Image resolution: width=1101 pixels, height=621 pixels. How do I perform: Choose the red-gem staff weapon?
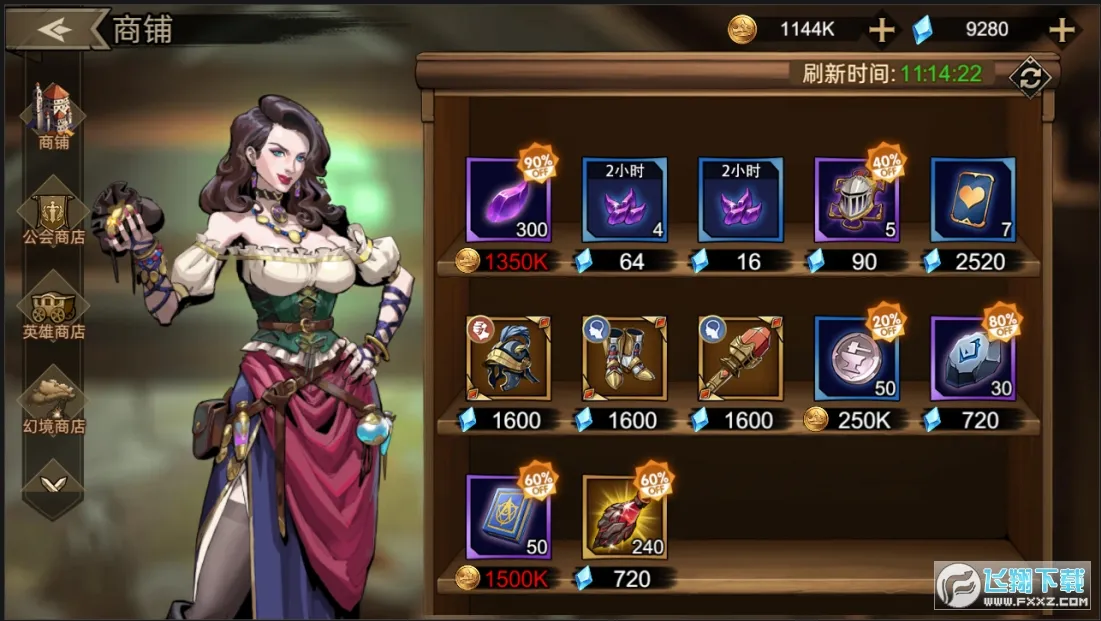point(740,358)
